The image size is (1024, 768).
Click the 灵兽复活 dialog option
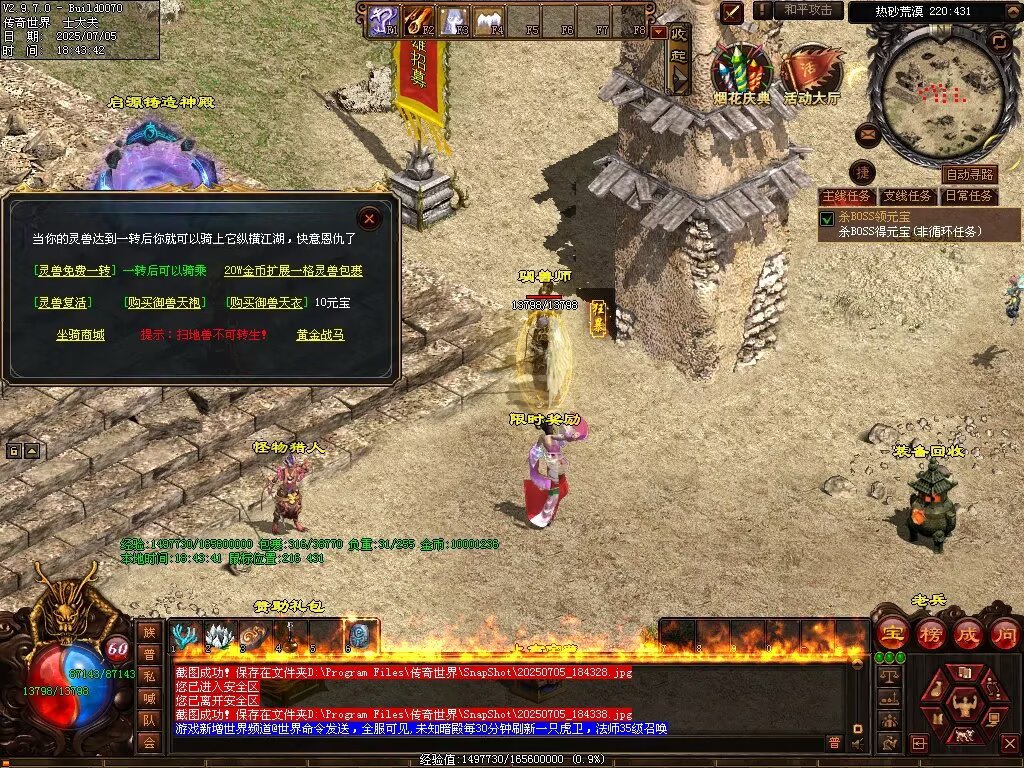tap(62, 303)
